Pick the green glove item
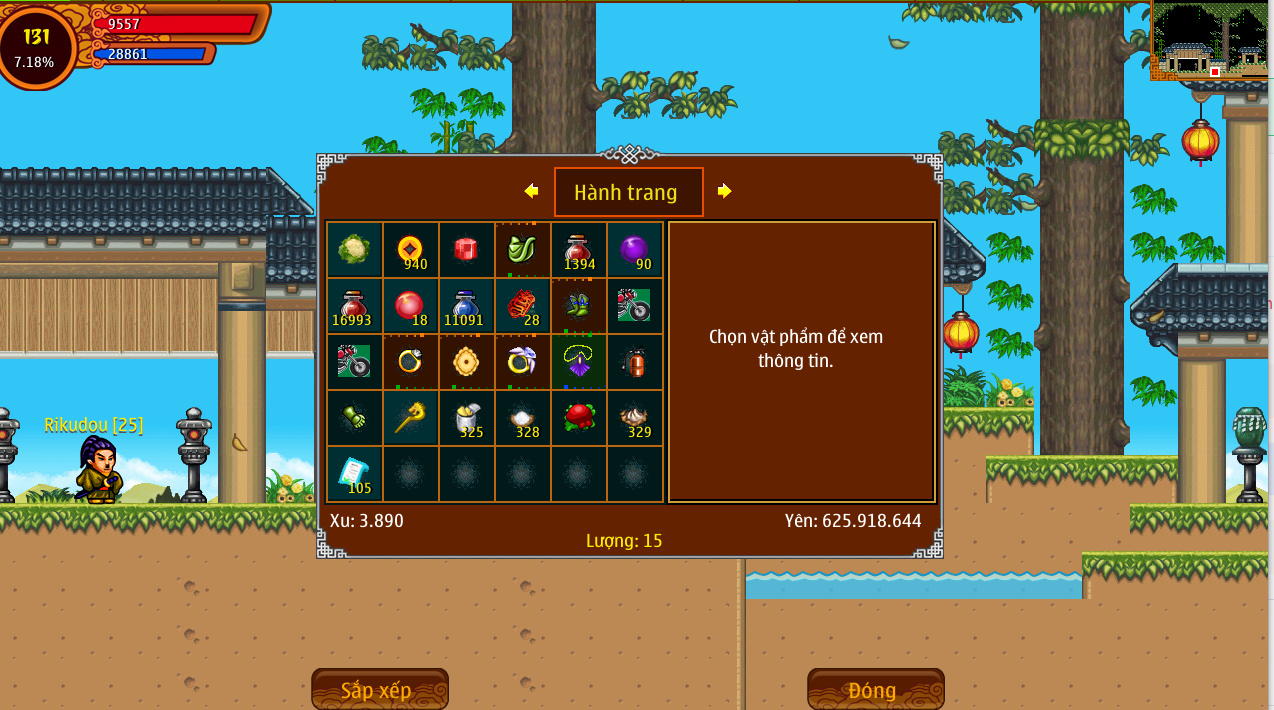1274x710 pixels. (354, 418)
